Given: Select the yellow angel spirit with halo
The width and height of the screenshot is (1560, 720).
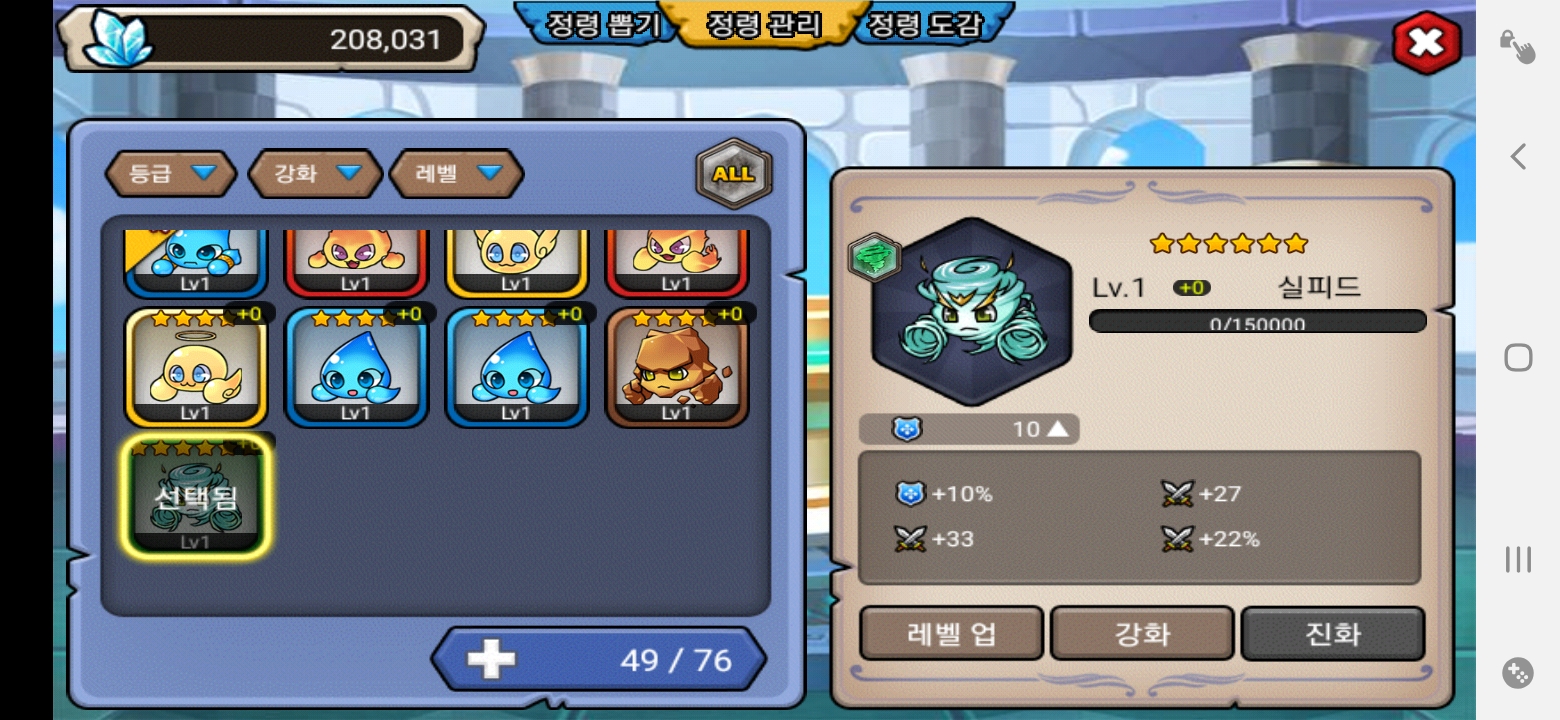Looking at the screenshot, I should coord(196,368).
